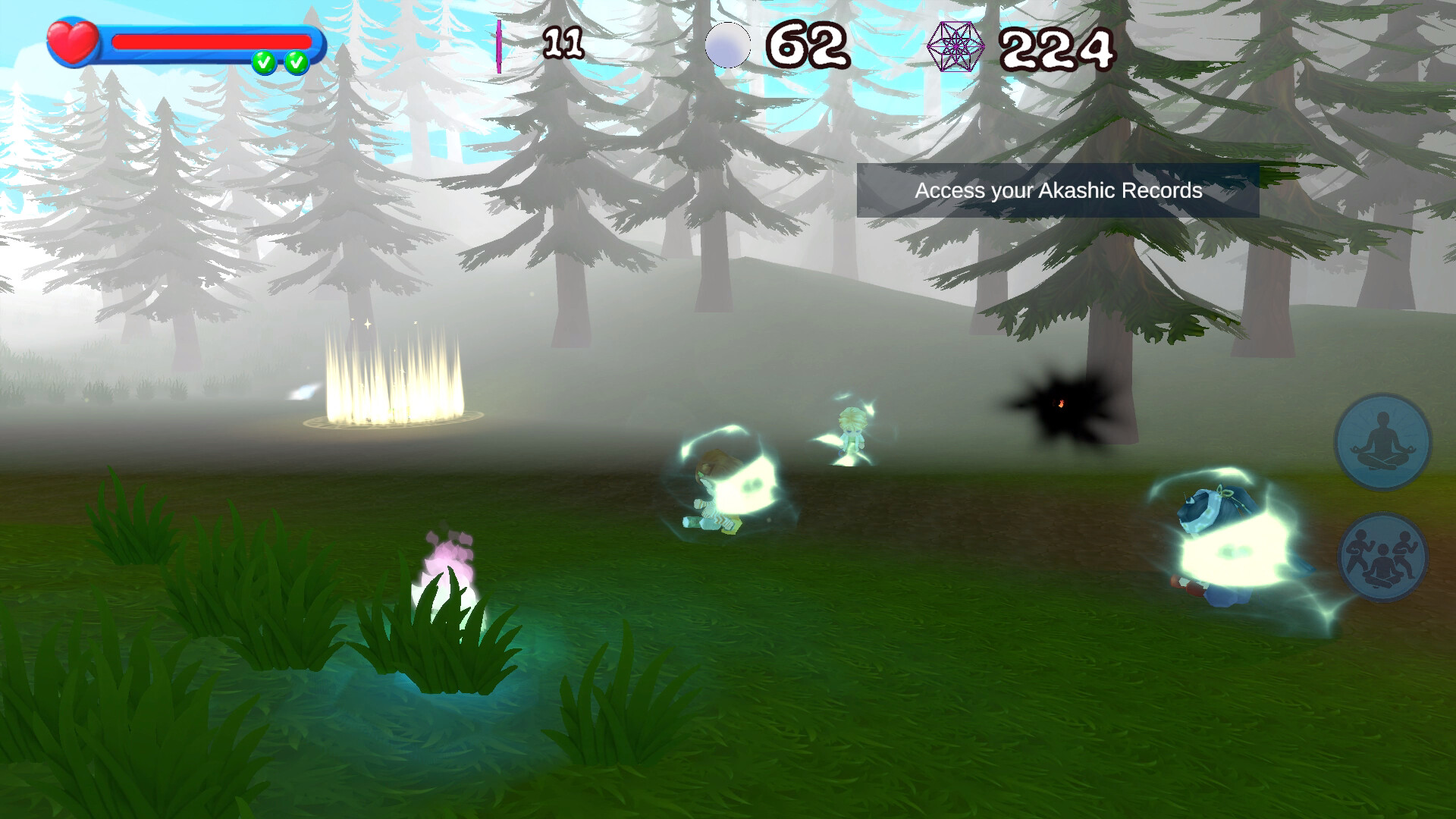Click the purple wand icon beside the 11 counter

pyautogui.click(x=499, y=47)
